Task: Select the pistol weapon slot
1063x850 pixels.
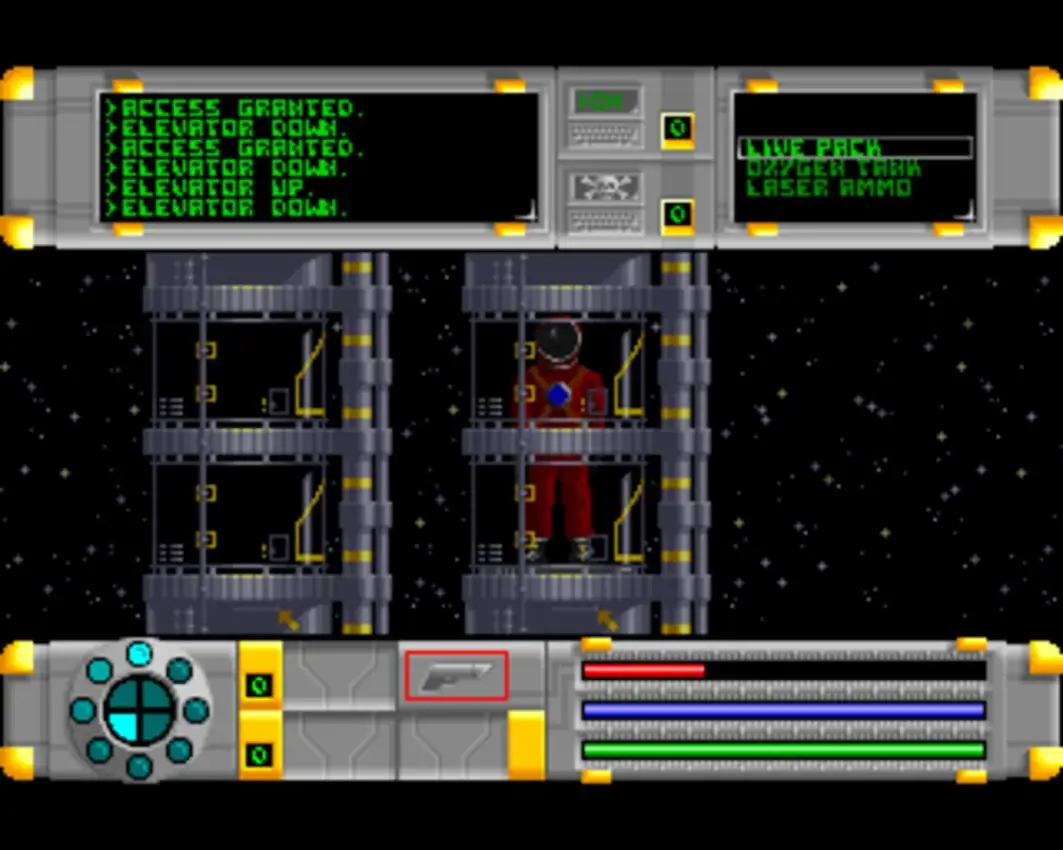Action: click(456, 676)
